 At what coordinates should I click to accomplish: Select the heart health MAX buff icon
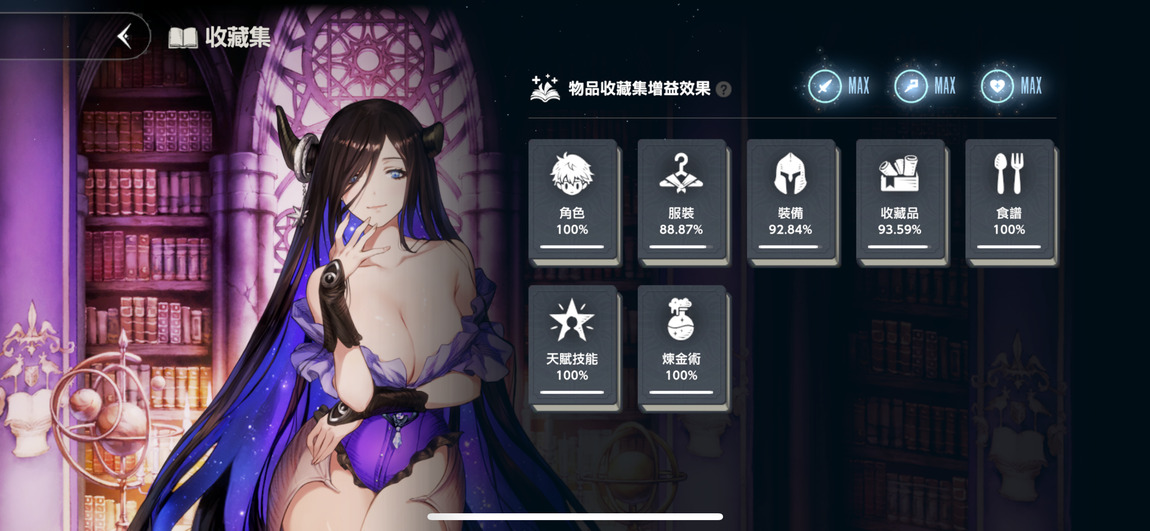pyautogui.click(x=997, y=87)
